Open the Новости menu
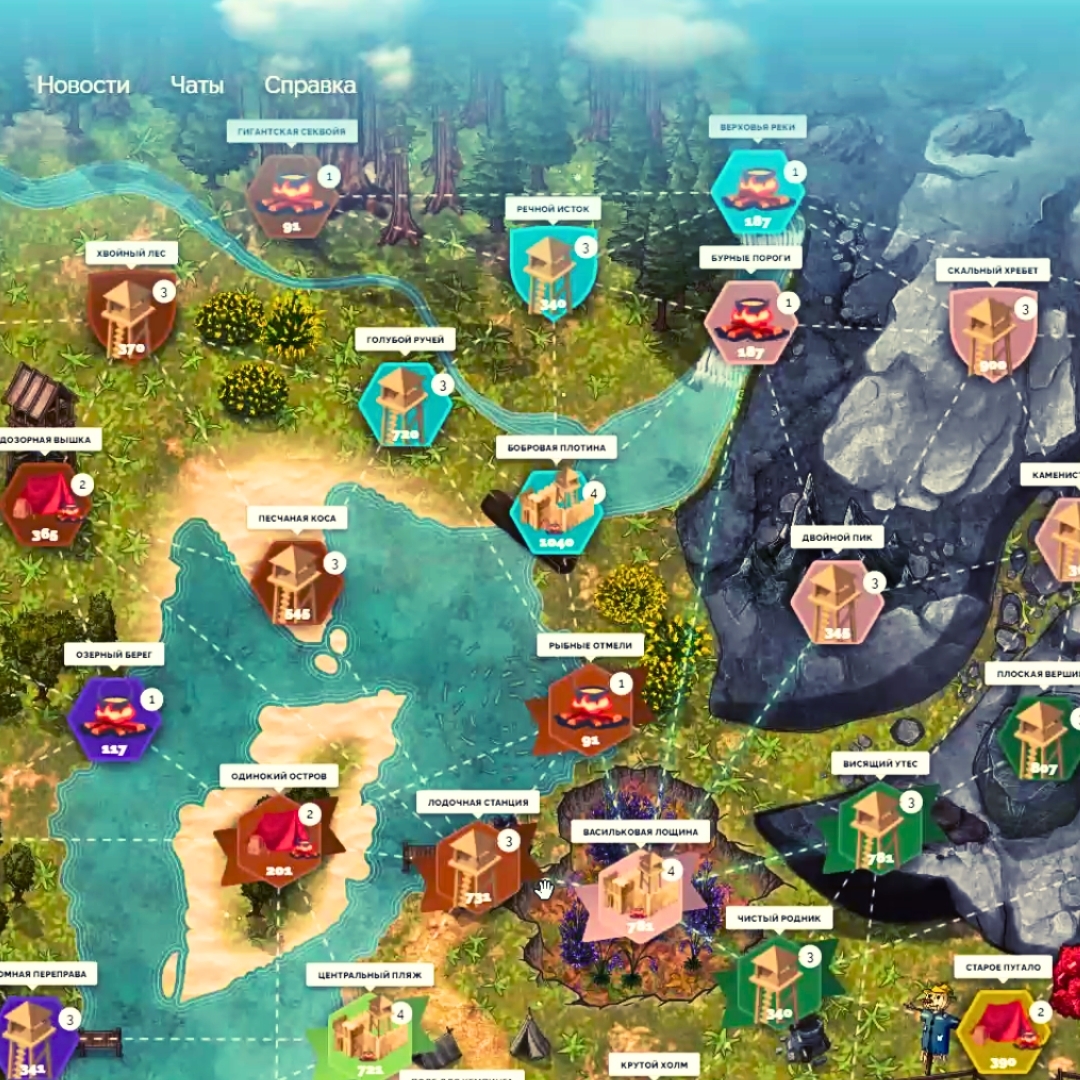Viewport: 1080px width, 1080px height. [83, 85]
